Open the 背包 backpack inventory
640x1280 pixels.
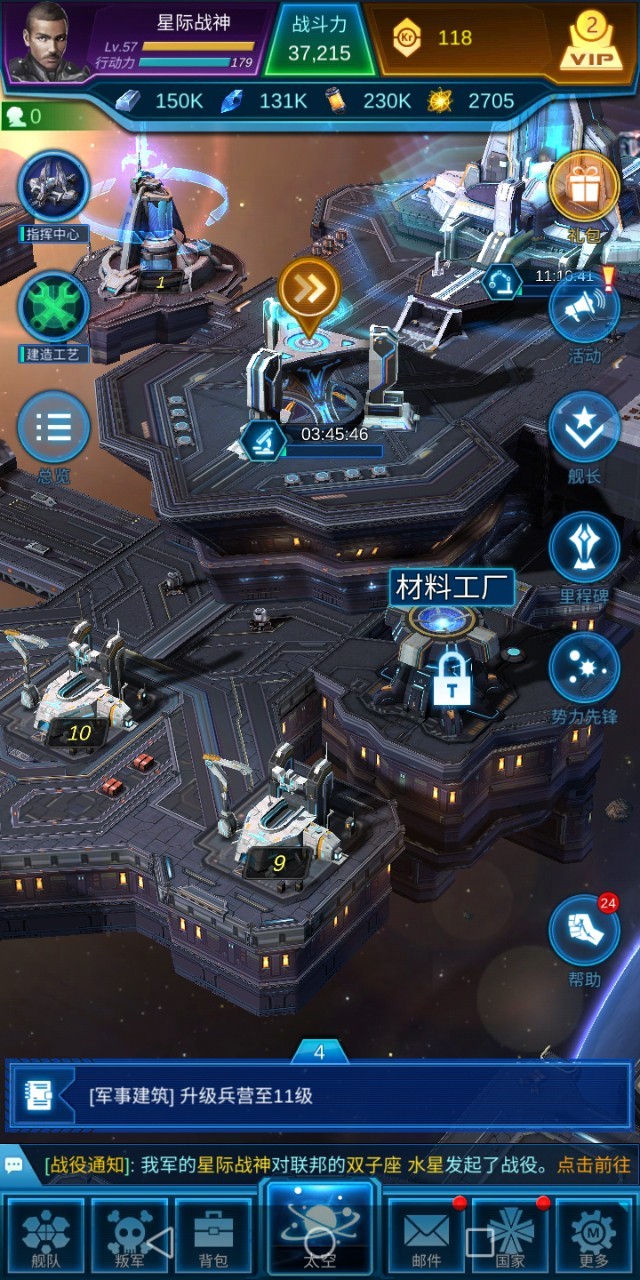click(x=213, y=1236)
